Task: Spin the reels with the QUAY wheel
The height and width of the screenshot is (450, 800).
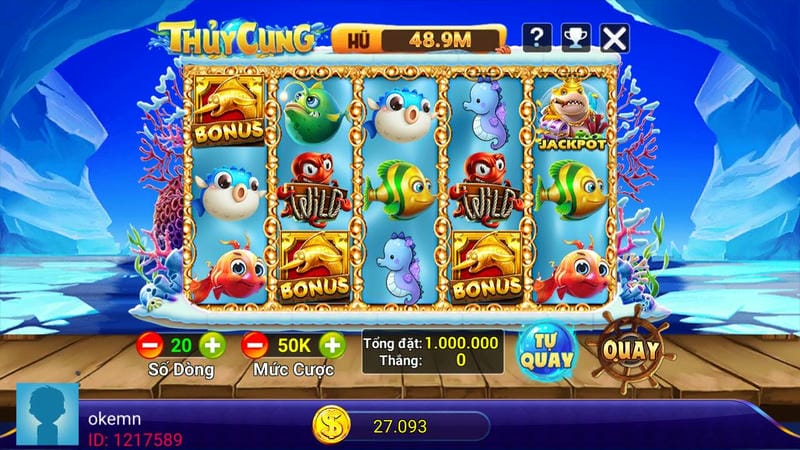Action: [630, 349]
